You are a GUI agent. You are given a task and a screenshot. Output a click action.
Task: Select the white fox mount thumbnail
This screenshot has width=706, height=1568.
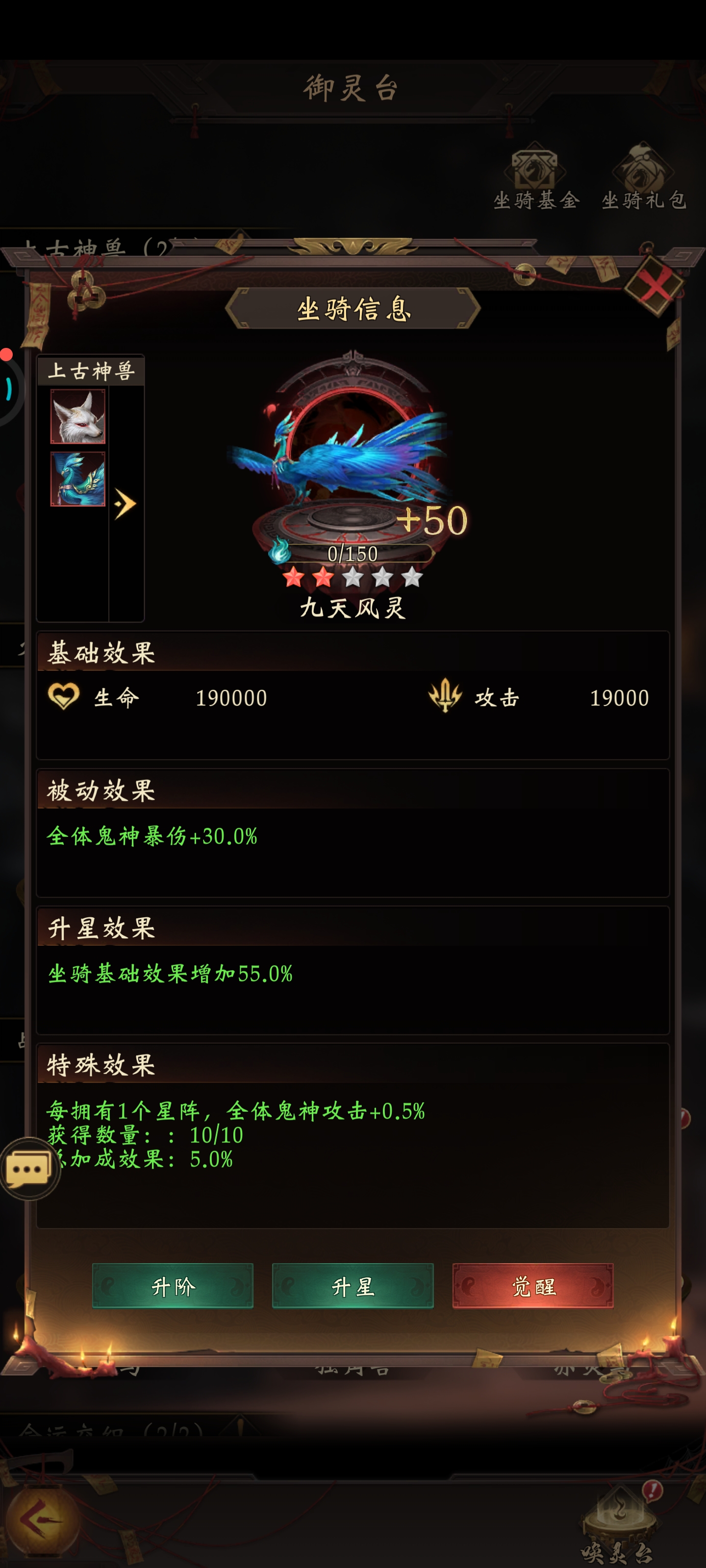click(x=77, y=417)
